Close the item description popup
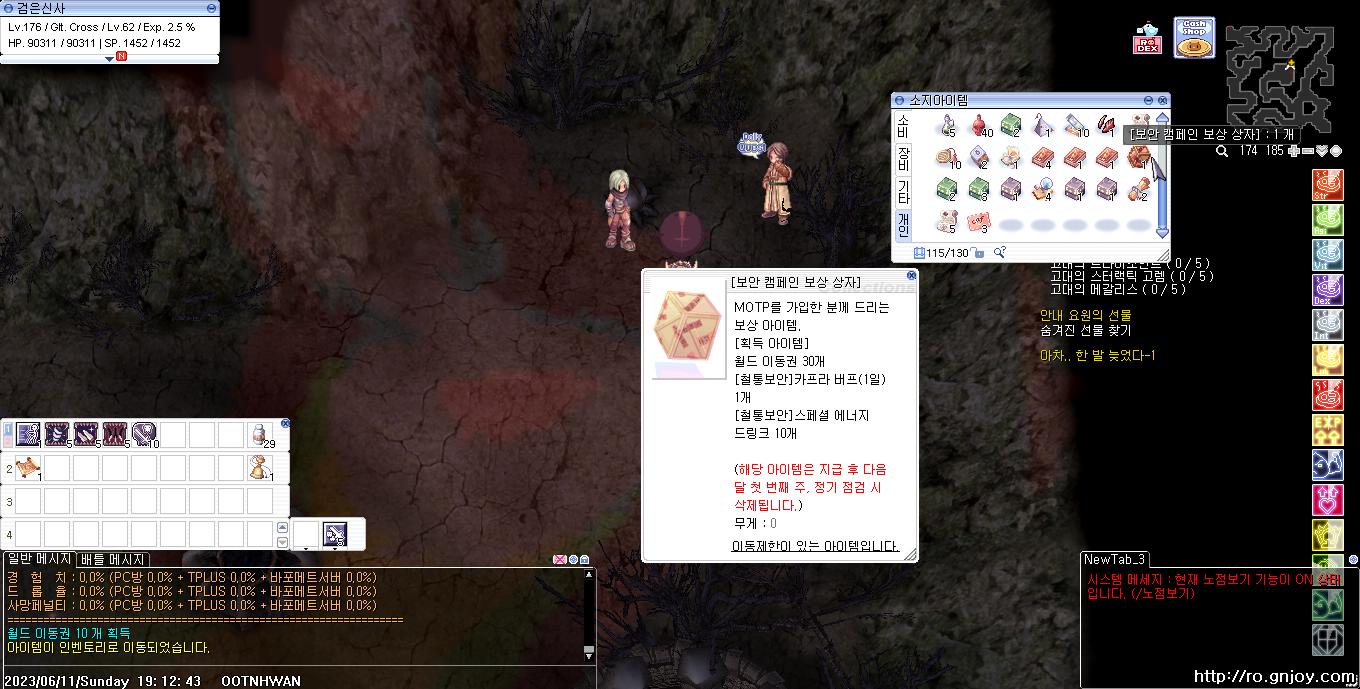The width and height of the screenshot is (1360, 689). 911,275
